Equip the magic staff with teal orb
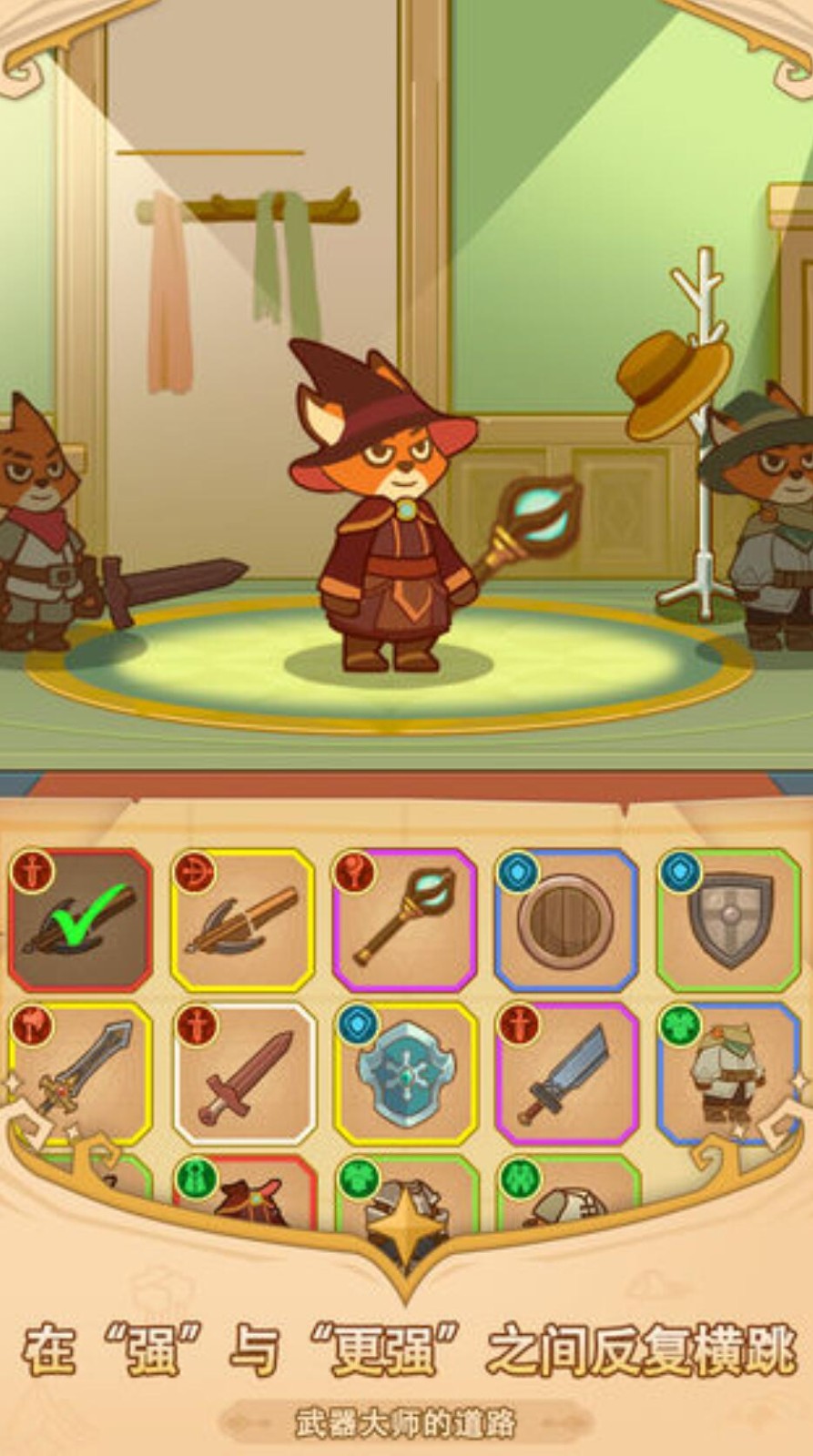The width and height of the screenshot is (813, 1456). tap(404, 921)
